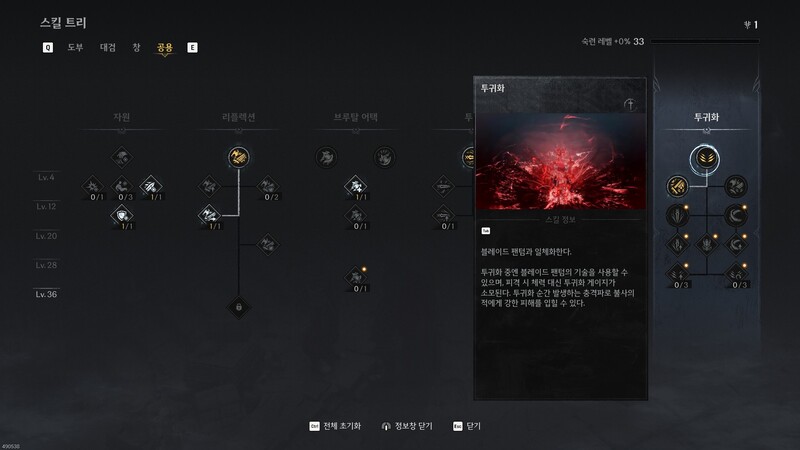This screenshot has height=450, width=800.
Task: Select the 투귀화 root skill node
Action: [706, 157]
